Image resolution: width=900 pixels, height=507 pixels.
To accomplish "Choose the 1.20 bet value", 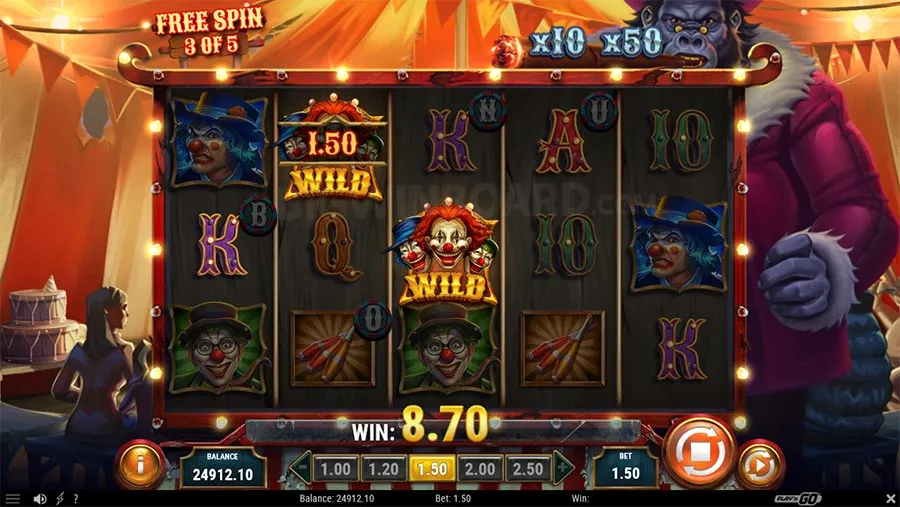I will [382, 468].
